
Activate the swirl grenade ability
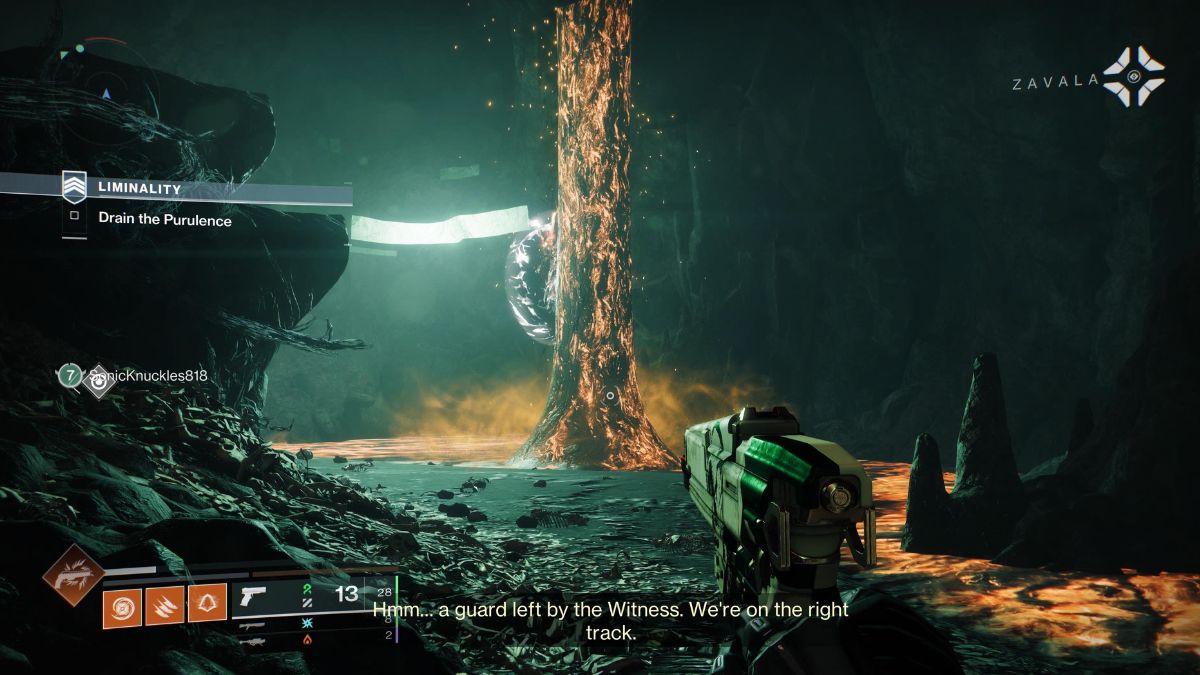(122, 606)
